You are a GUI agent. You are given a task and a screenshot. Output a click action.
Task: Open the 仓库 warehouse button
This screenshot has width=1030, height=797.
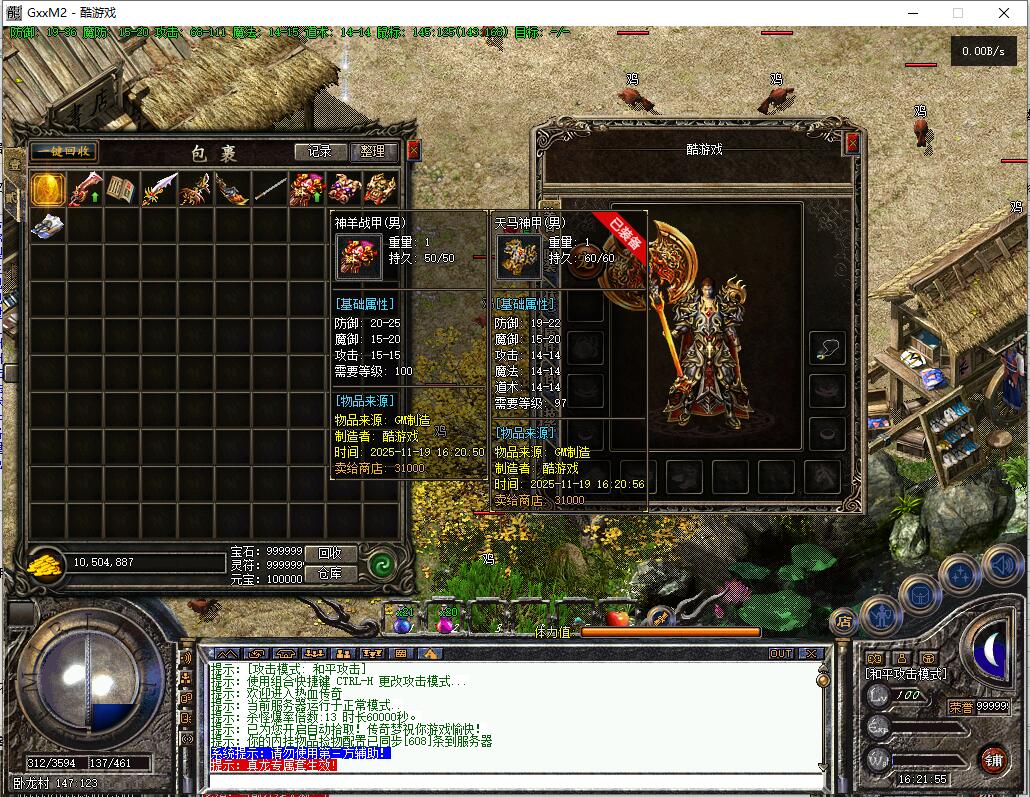pyautogui.click(x=330, y=574)
